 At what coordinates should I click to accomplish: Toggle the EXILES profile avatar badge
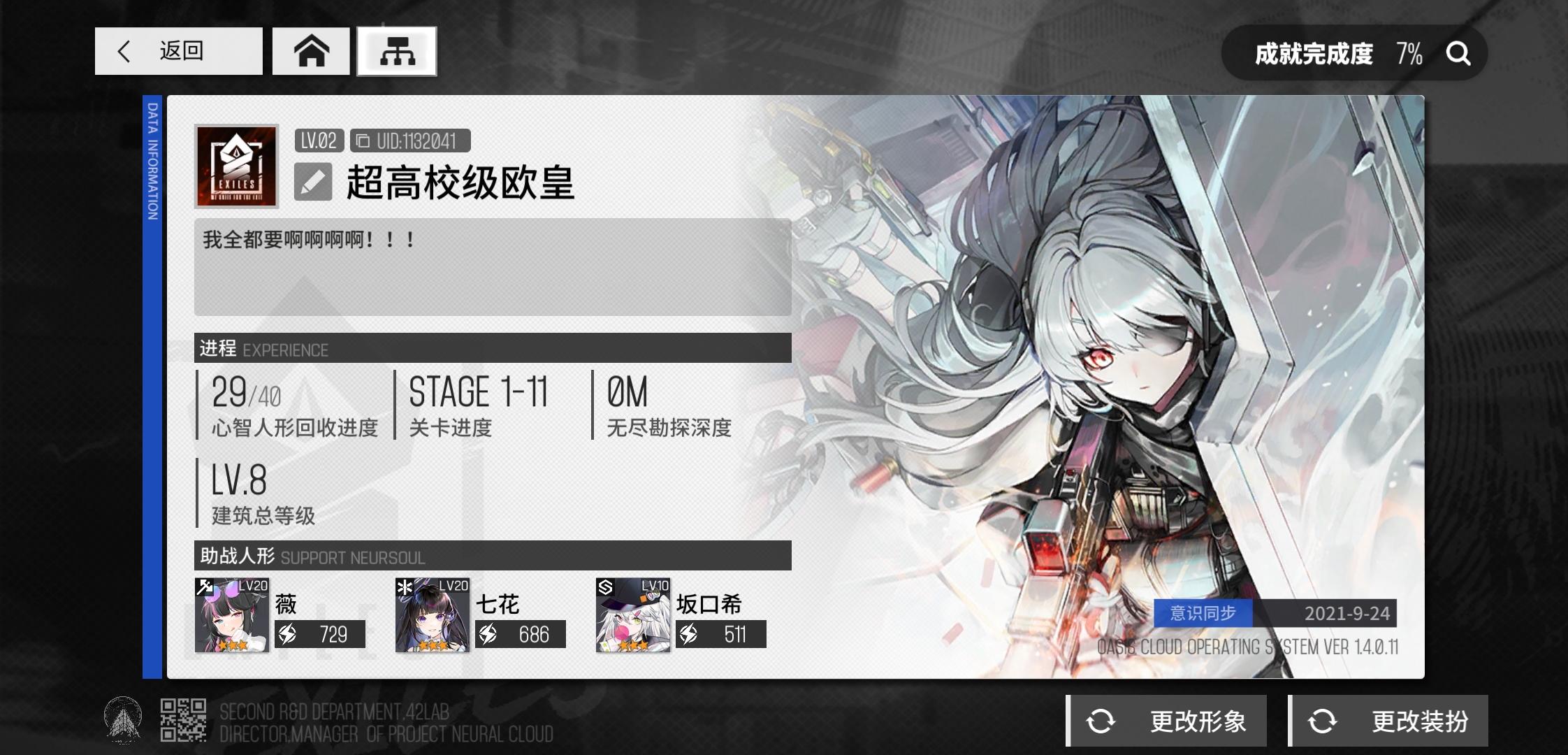point(235,165)
